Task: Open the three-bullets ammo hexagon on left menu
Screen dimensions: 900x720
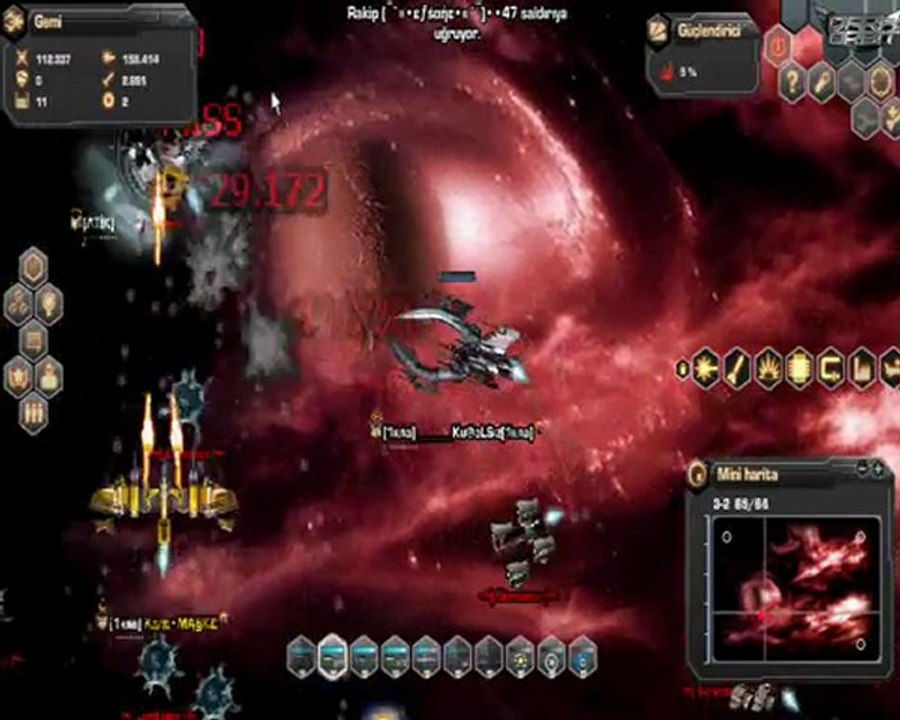Action: coord(33,411)
